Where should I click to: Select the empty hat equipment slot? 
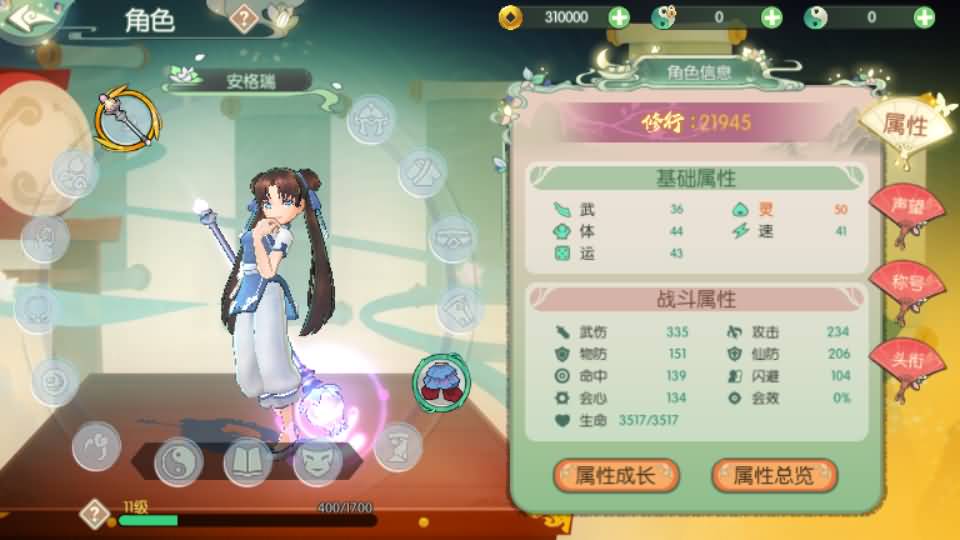tap(371, 119)
